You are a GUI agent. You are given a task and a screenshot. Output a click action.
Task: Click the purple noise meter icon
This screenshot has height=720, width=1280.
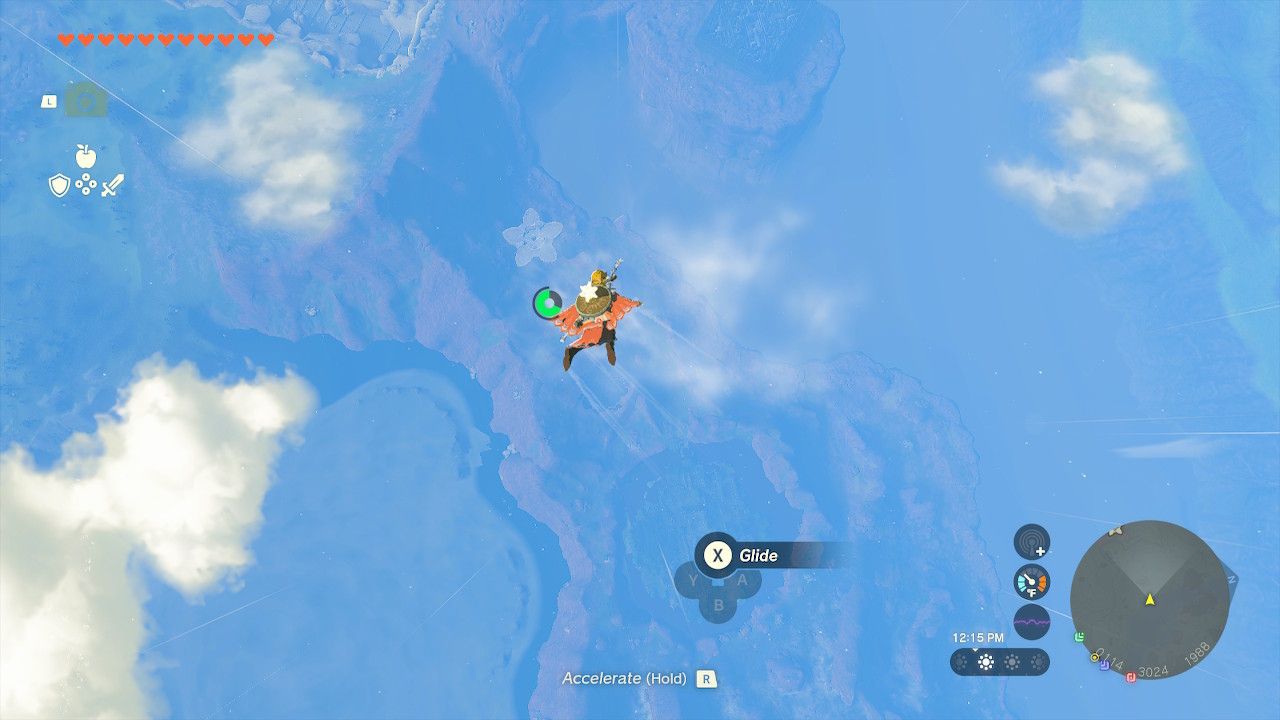[1033, 620]
